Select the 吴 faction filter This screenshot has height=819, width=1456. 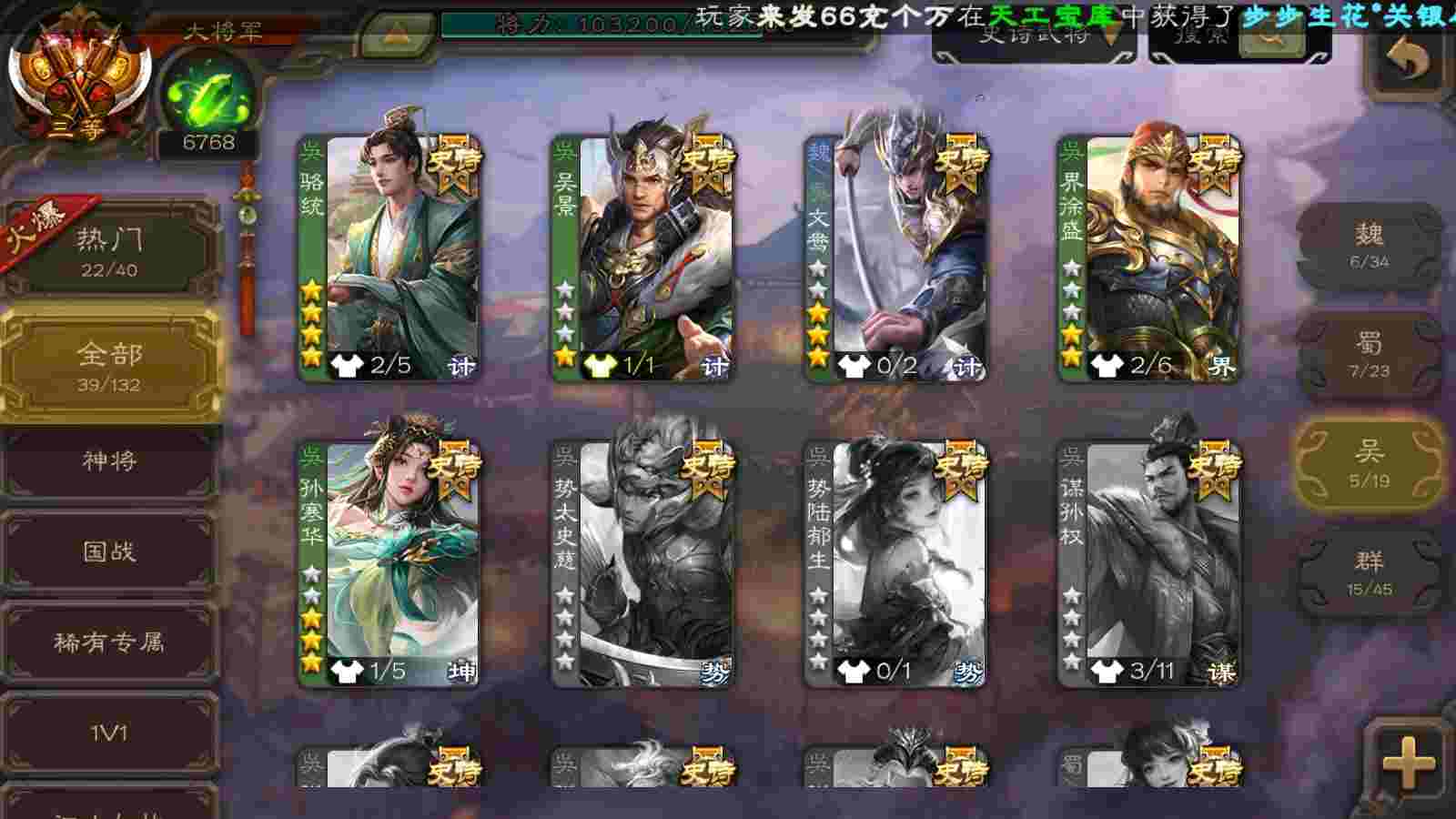(1369, 464)
